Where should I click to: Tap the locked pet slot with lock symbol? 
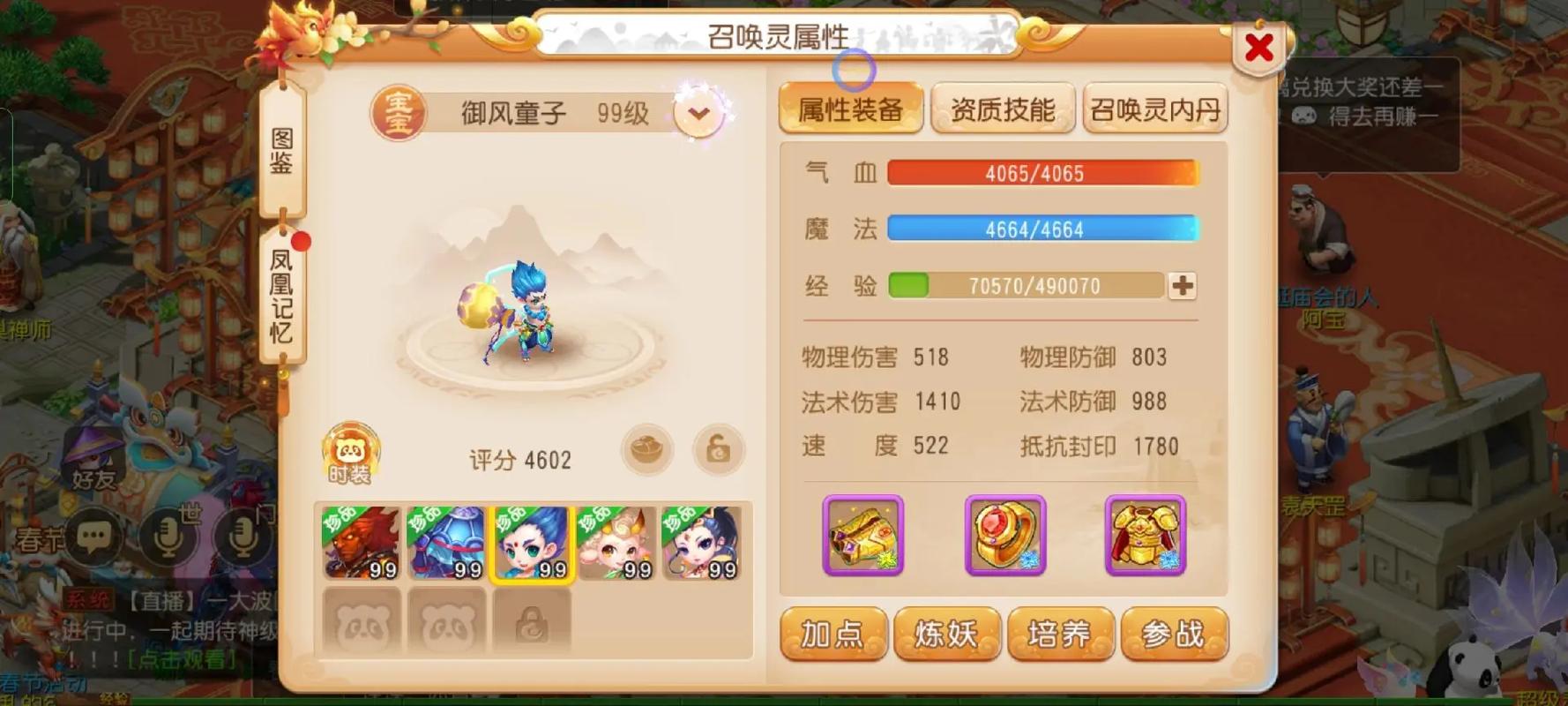[530, 621]
